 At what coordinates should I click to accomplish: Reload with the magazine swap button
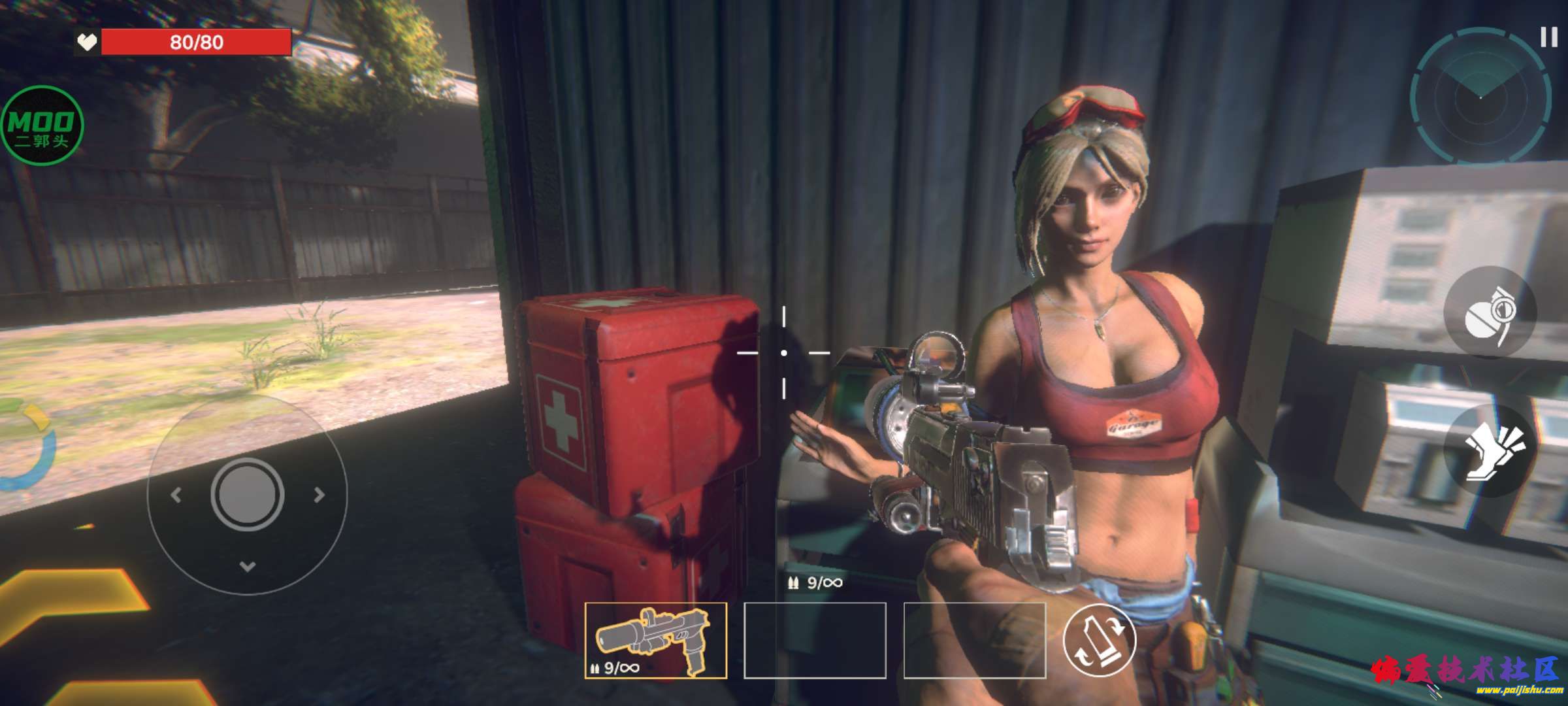1100,640
